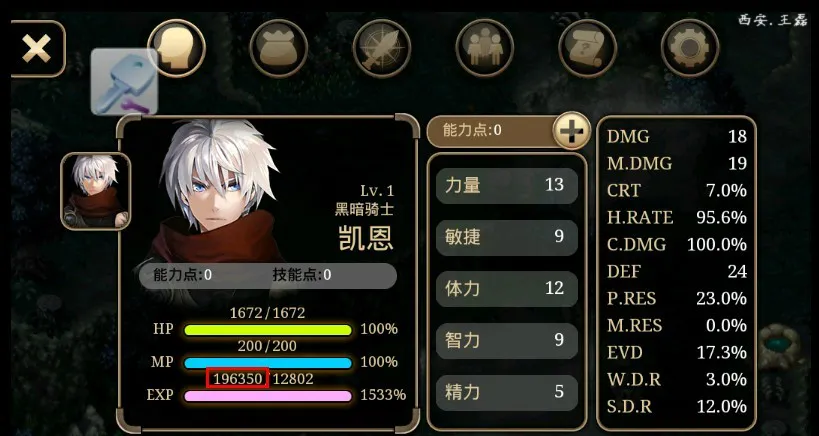Select the 体力 stat row
The image size is (819, 436).
[506, 289]
